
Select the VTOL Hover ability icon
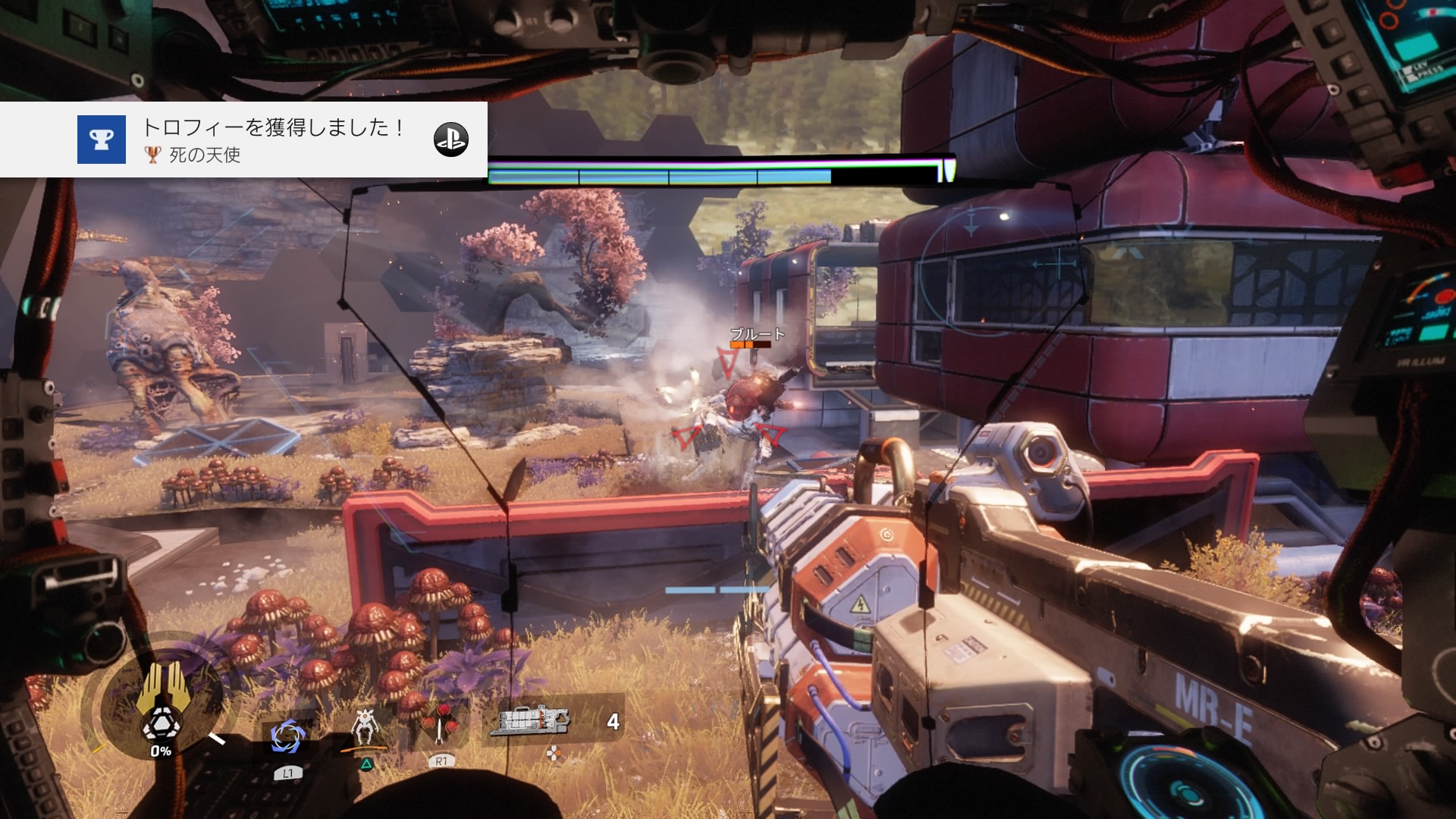pos(365,730)
